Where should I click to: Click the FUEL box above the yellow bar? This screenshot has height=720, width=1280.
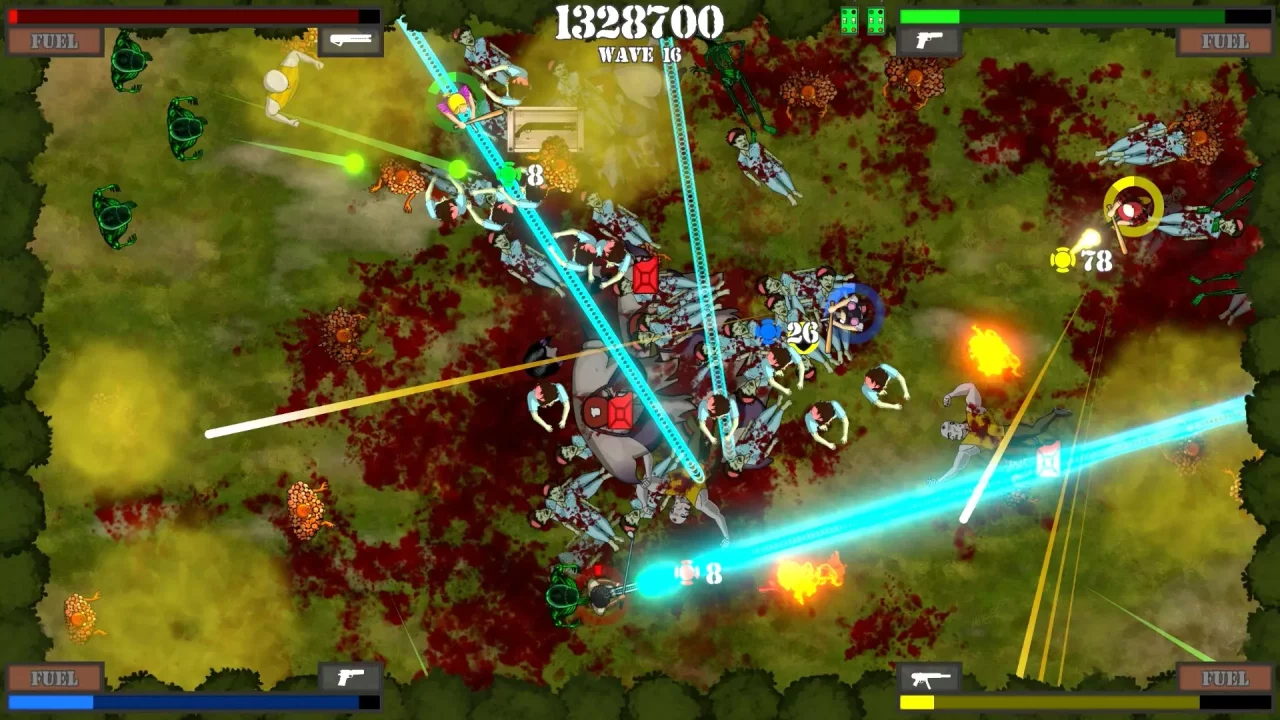(x=1225, y=678)
